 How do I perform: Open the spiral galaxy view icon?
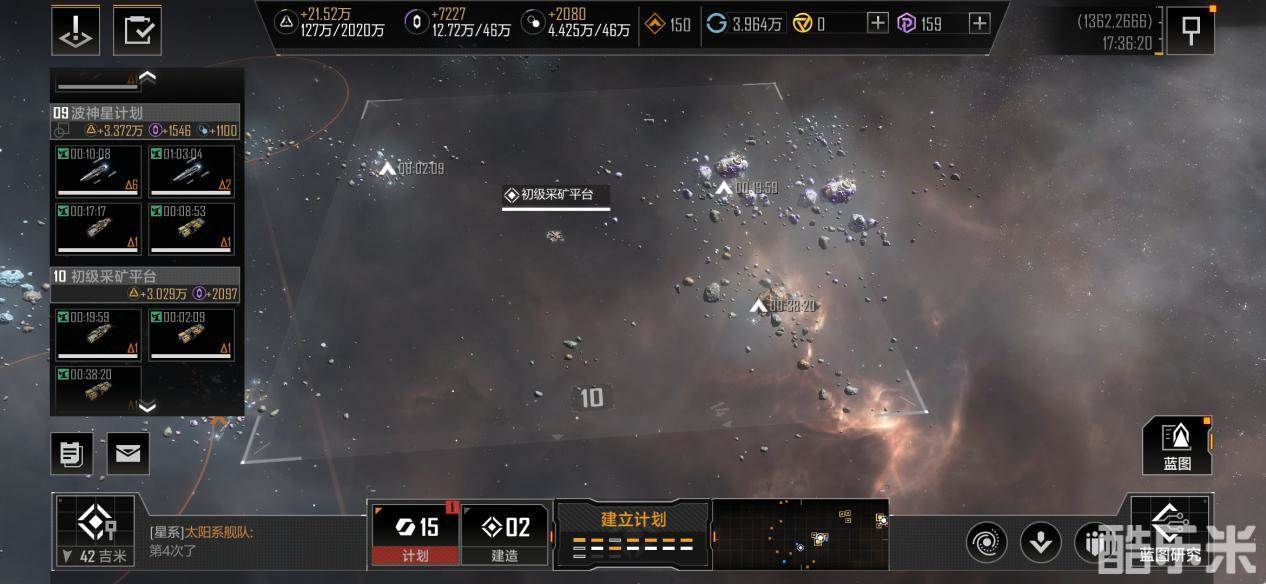[x=986, y=542]
